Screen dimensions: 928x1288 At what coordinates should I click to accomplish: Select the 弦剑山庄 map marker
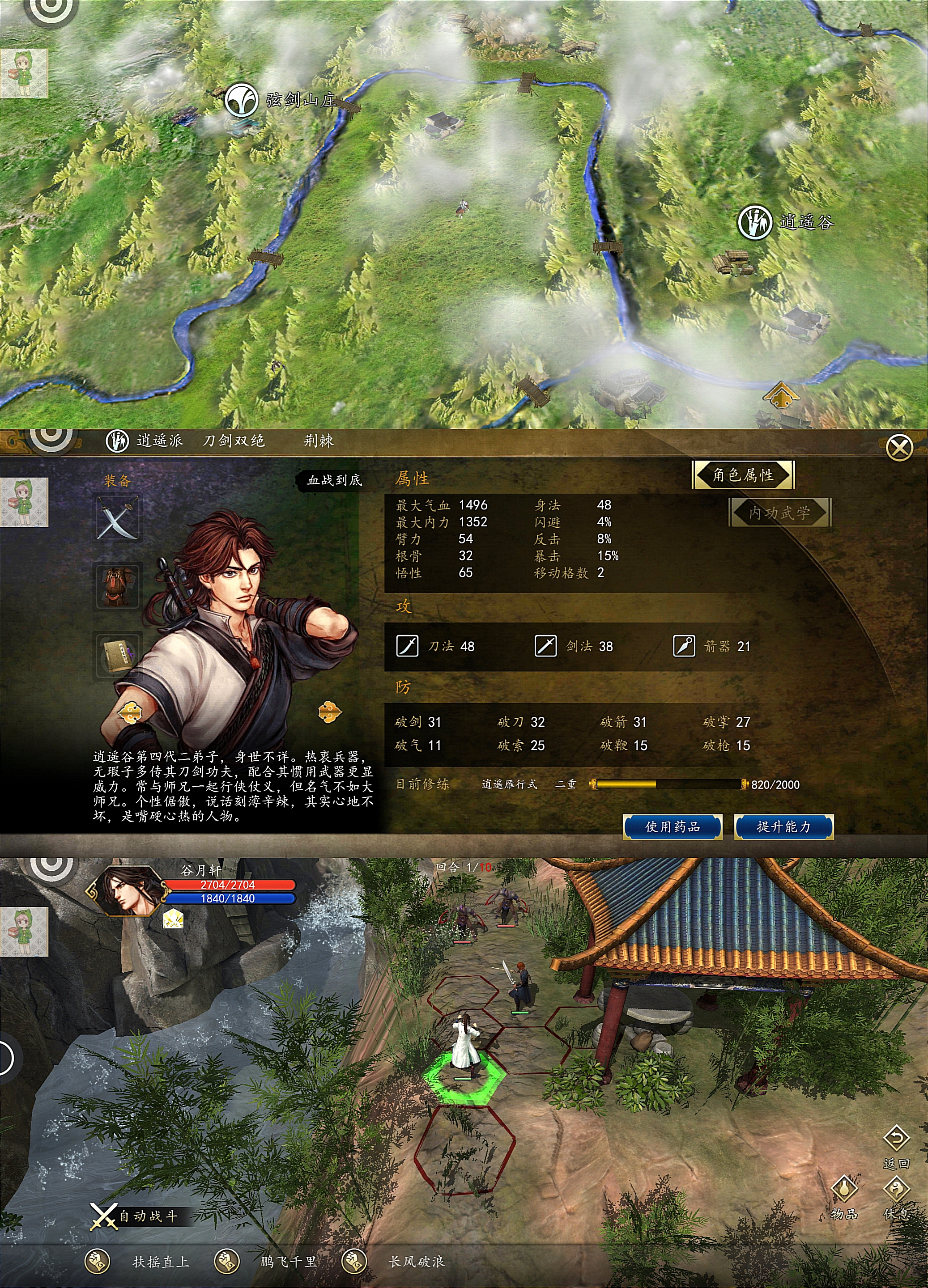(x=243, y=100)
